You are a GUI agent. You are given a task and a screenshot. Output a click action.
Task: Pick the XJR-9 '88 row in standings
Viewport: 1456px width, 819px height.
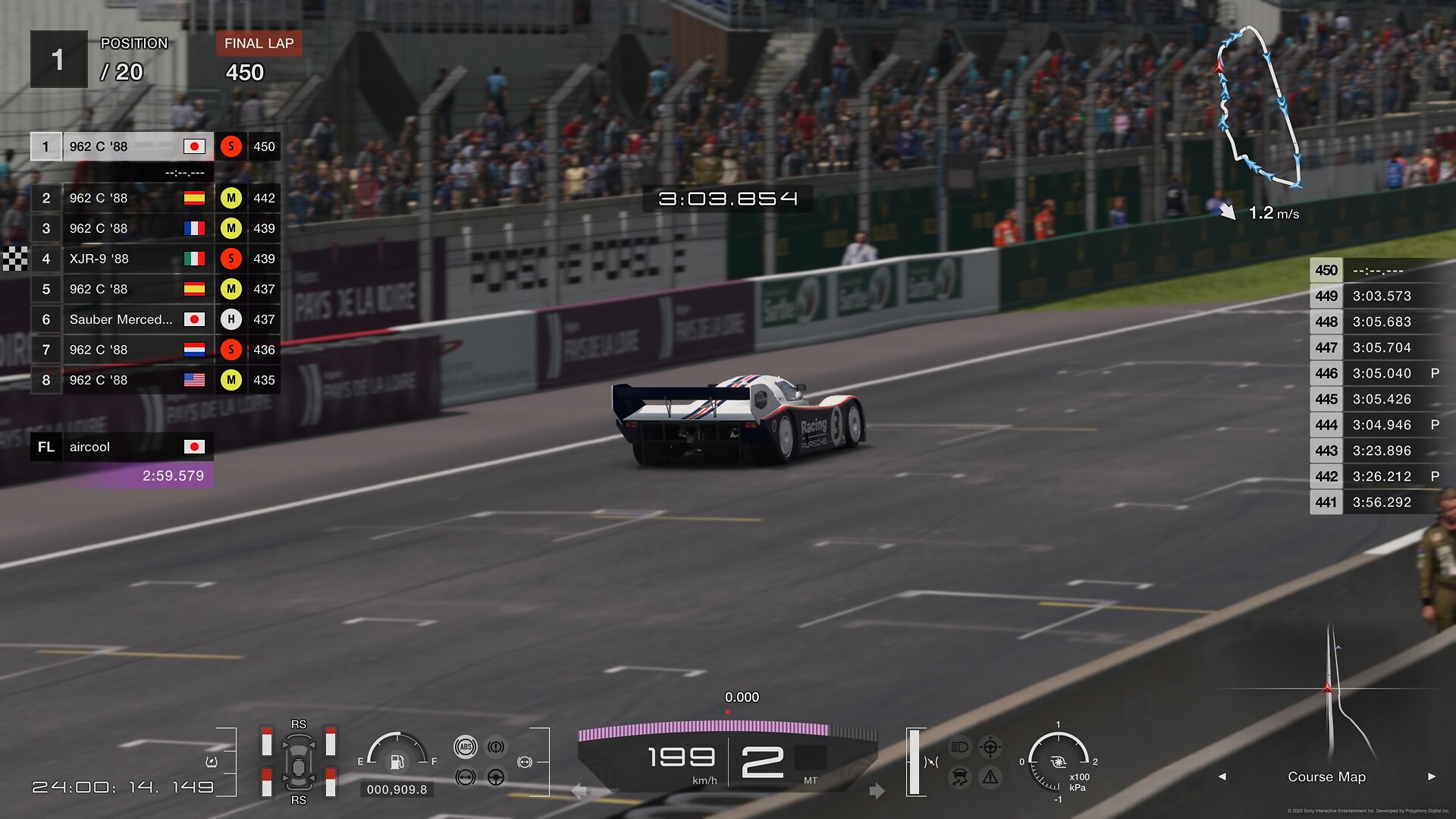(121, 259)
